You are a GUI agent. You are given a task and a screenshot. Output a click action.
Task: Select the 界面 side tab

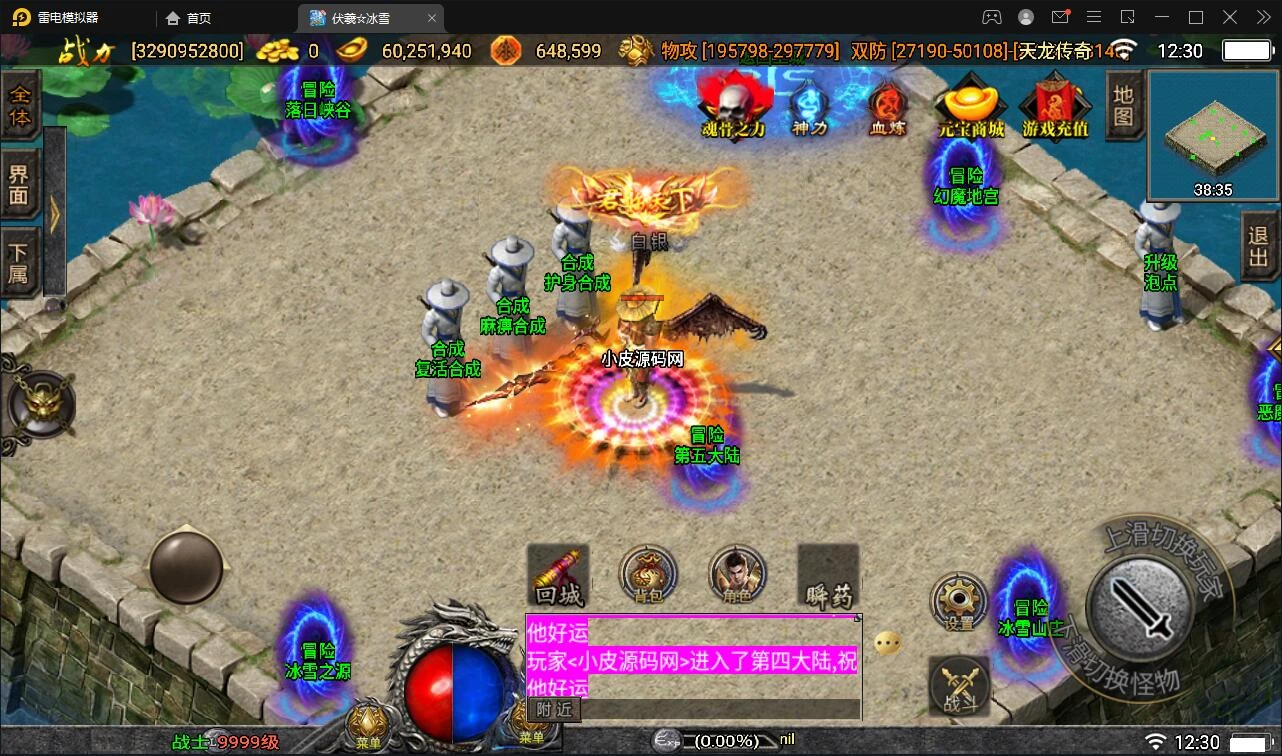coord(20,184)
